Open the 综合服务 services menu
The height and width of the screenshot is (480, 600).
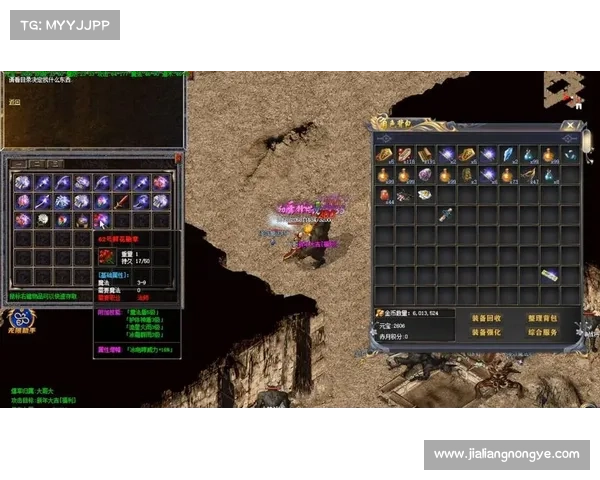click(541, 332)
